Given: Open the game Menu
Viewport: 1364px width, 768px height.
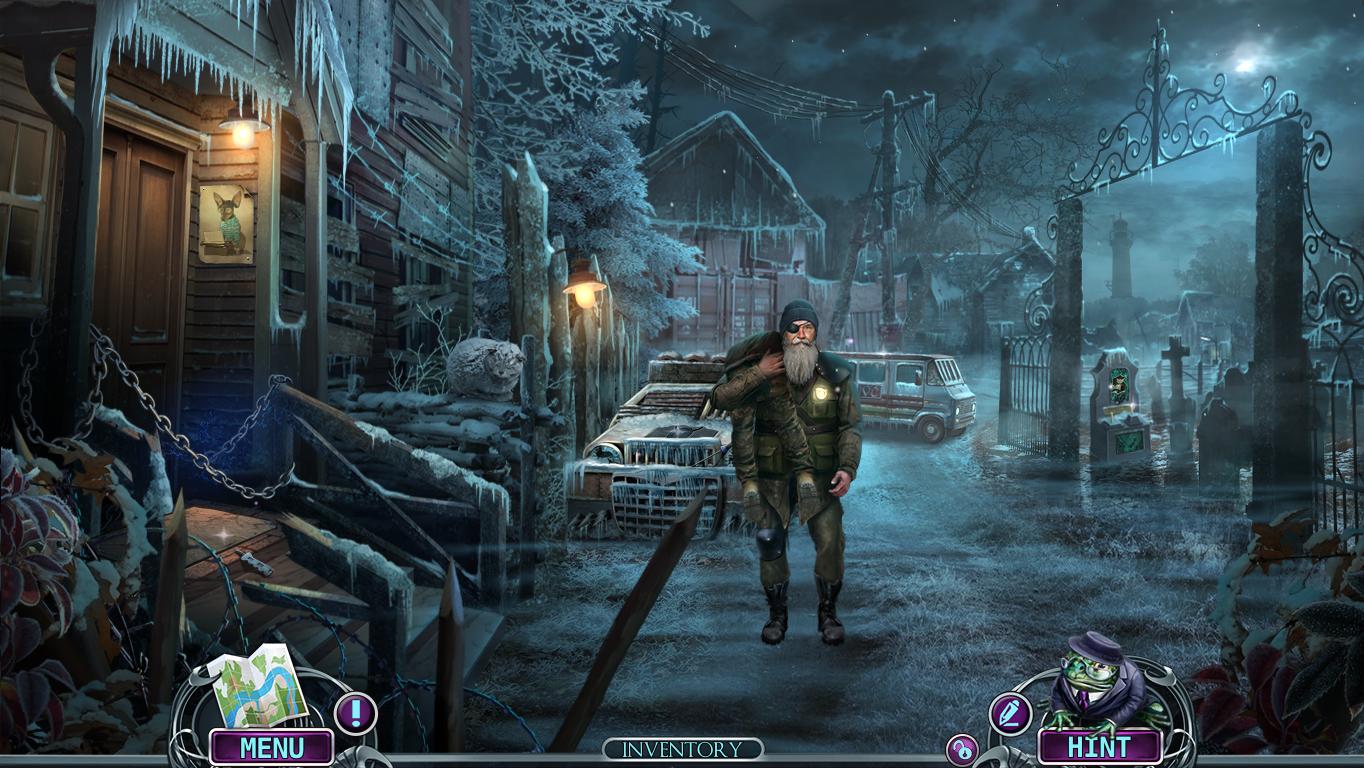Looking at the screenshot, I should click(271, 747).
